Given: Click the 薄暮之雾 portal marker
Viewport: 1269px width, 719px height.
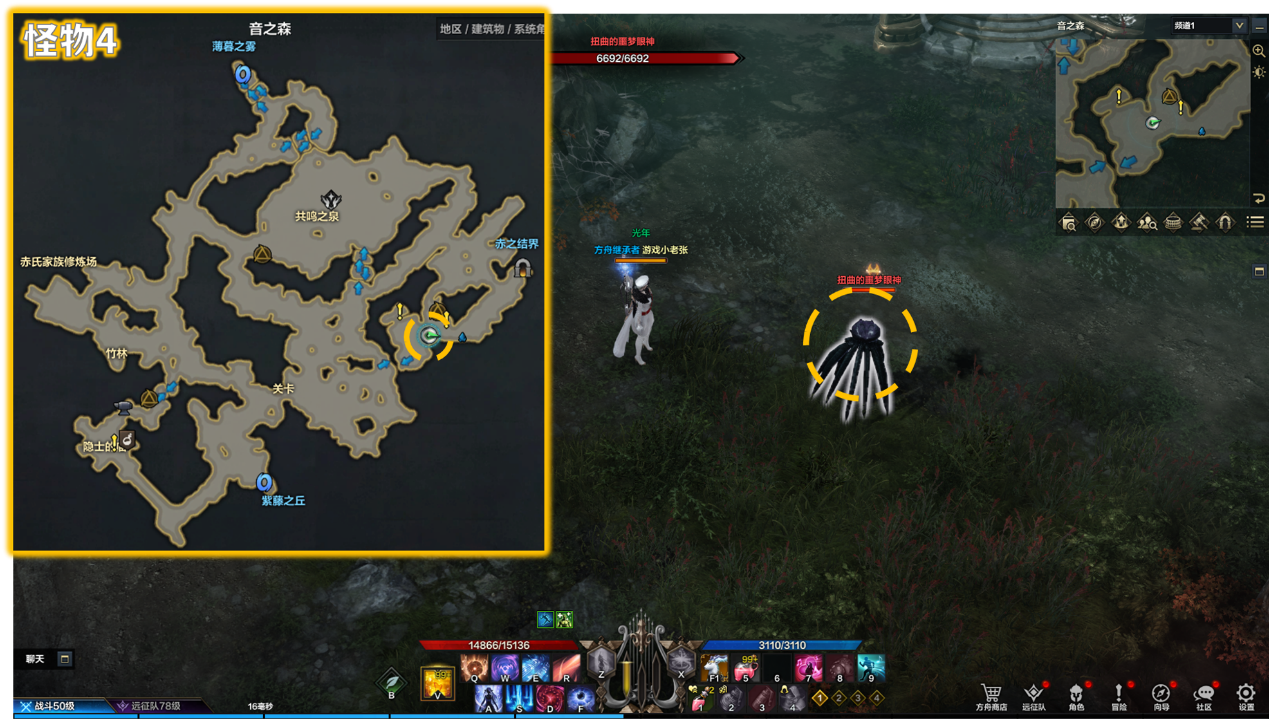Looking at the screenshot, I should pos(242,74).
